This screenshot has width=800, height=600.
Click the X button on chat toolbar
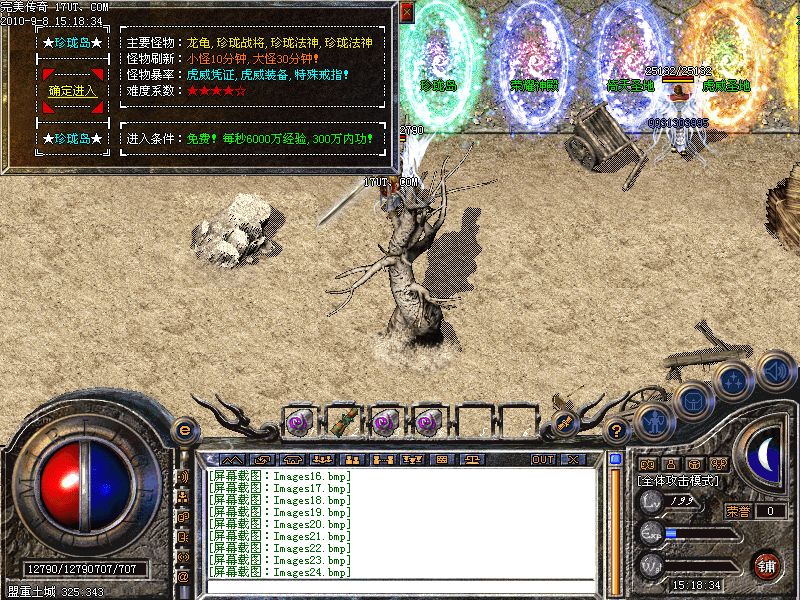[572, 460]
